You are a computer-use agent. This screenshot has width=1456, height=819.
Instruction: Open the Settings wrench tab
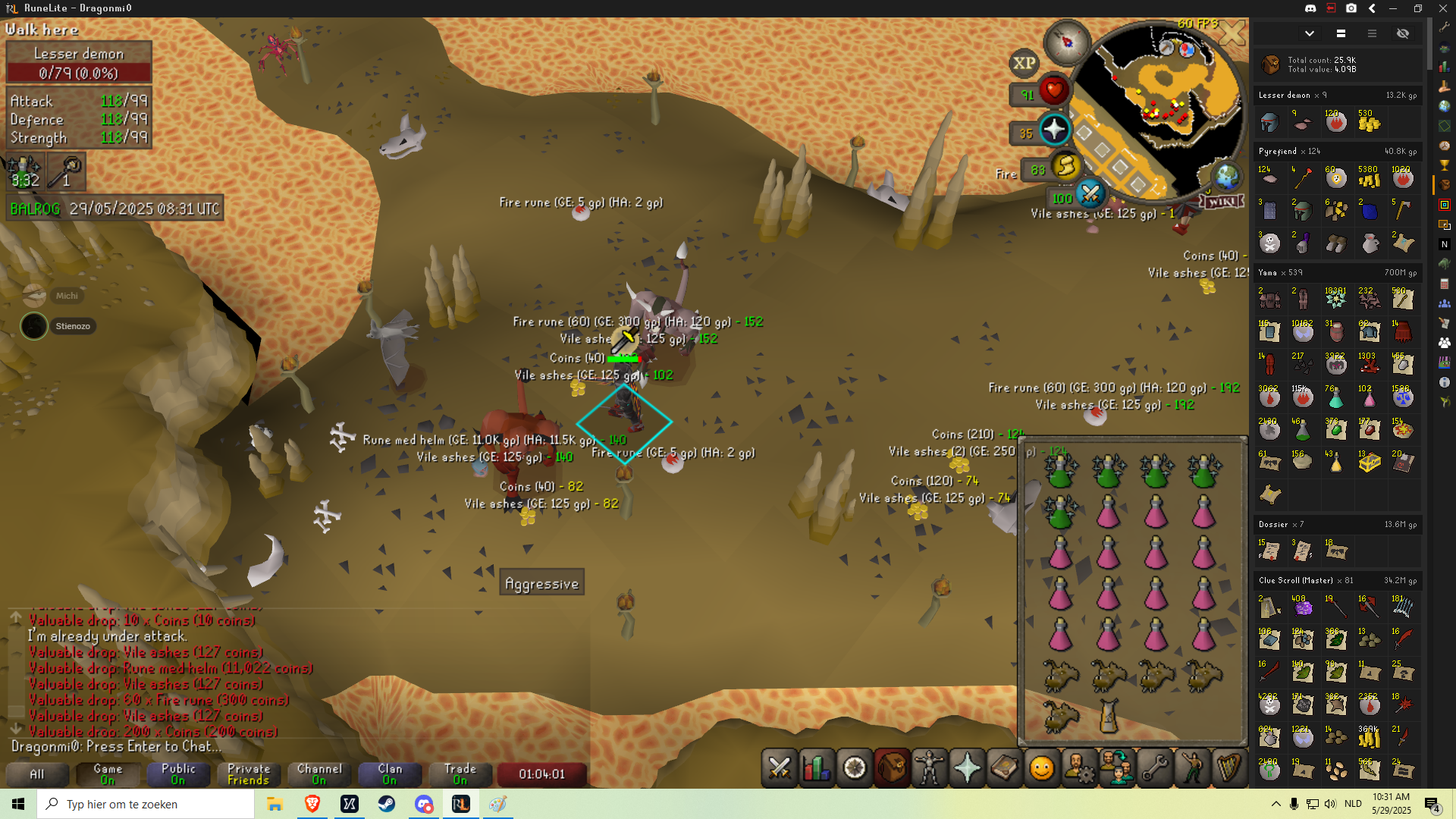(x=1154, y=768)
